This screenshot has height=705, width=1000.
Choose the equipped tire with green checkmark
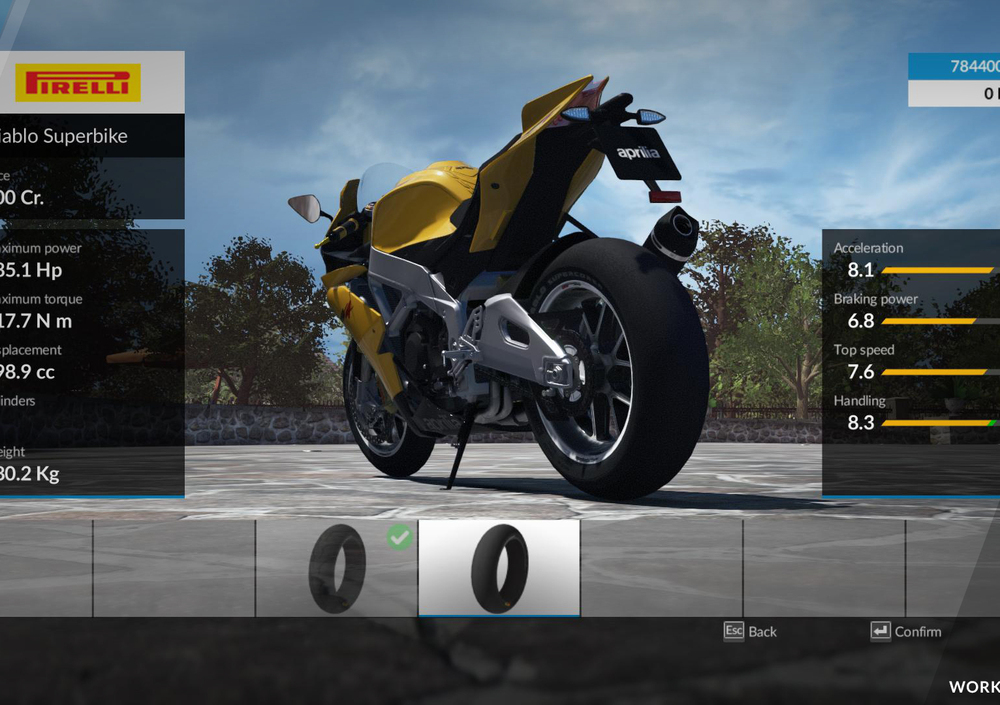[x=337, y=567]
